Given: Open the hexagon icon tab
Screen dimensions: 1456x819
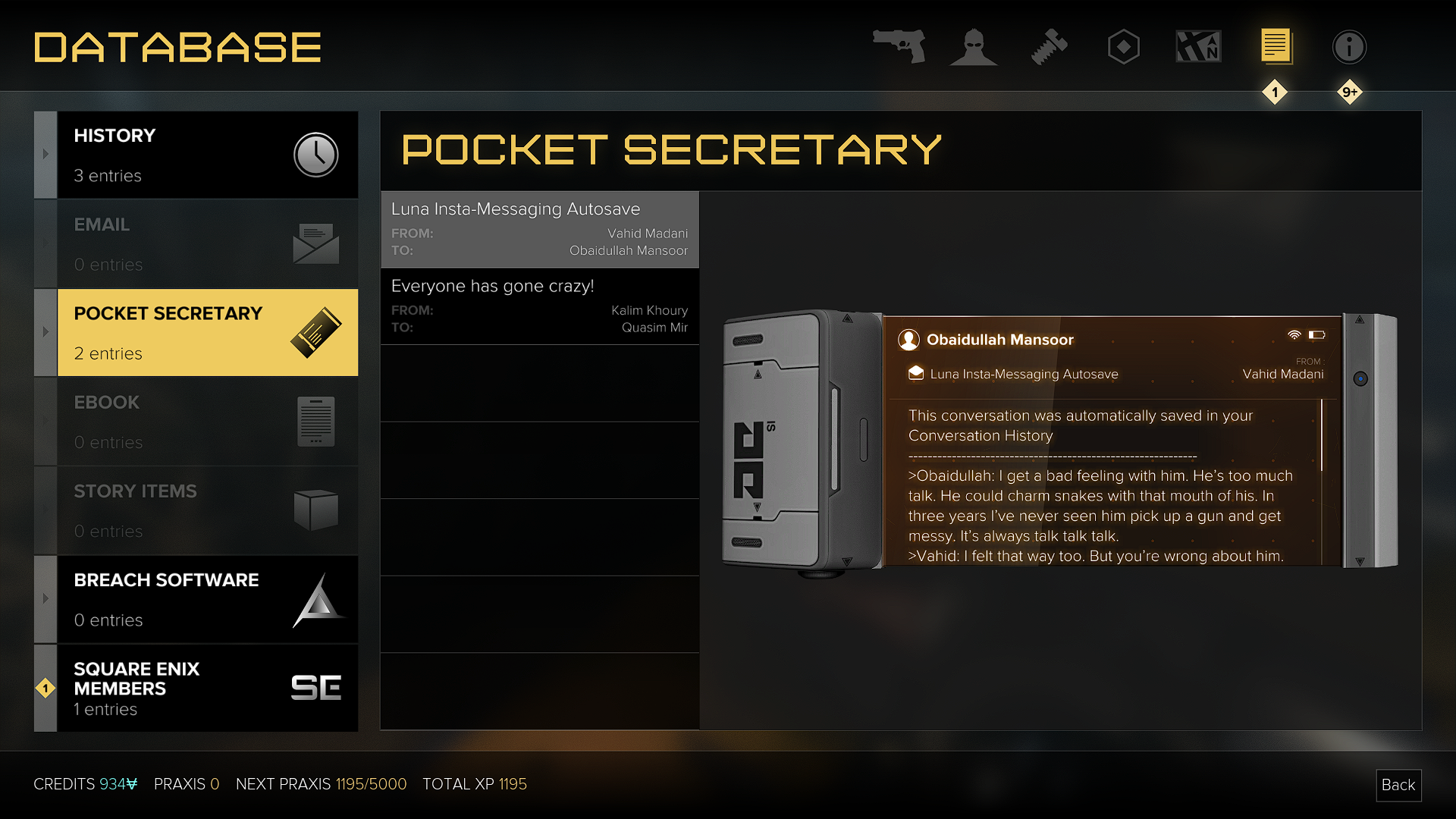Looking at the screenshot, I should click(1123, 47).
